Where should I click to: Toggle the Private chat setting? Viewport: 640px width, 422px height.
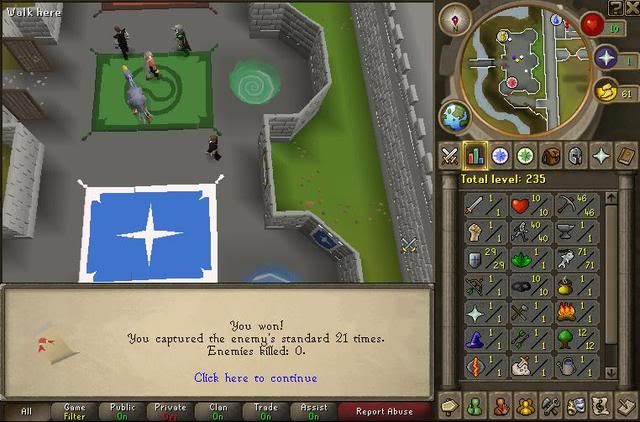(171, 410)
